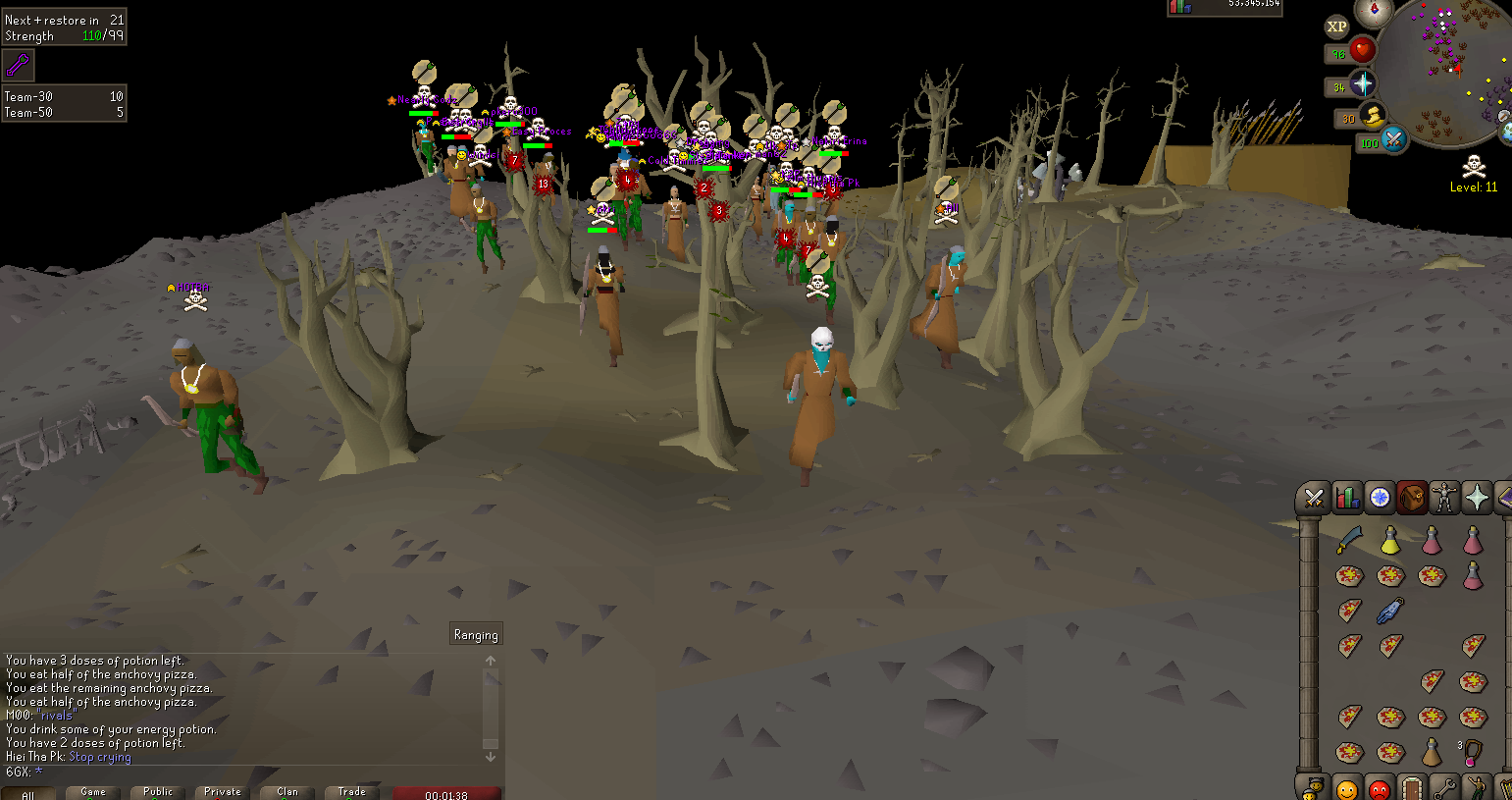This screenshot has height=800, width=1512.
Task: Click the 'Stop crying' chat link
Action: click(100, 757)
